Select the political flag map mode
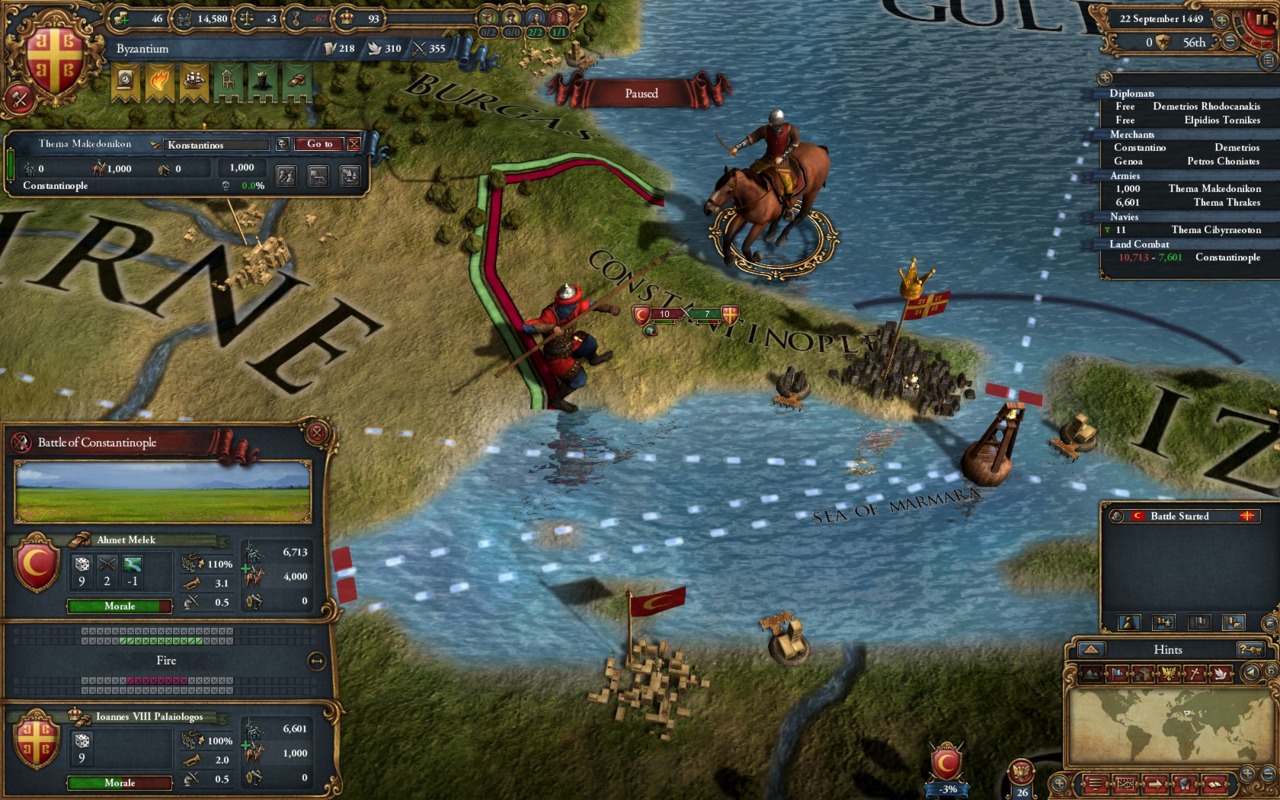Viewport: 1280px width, 800px height. (x=1117, y=672)
